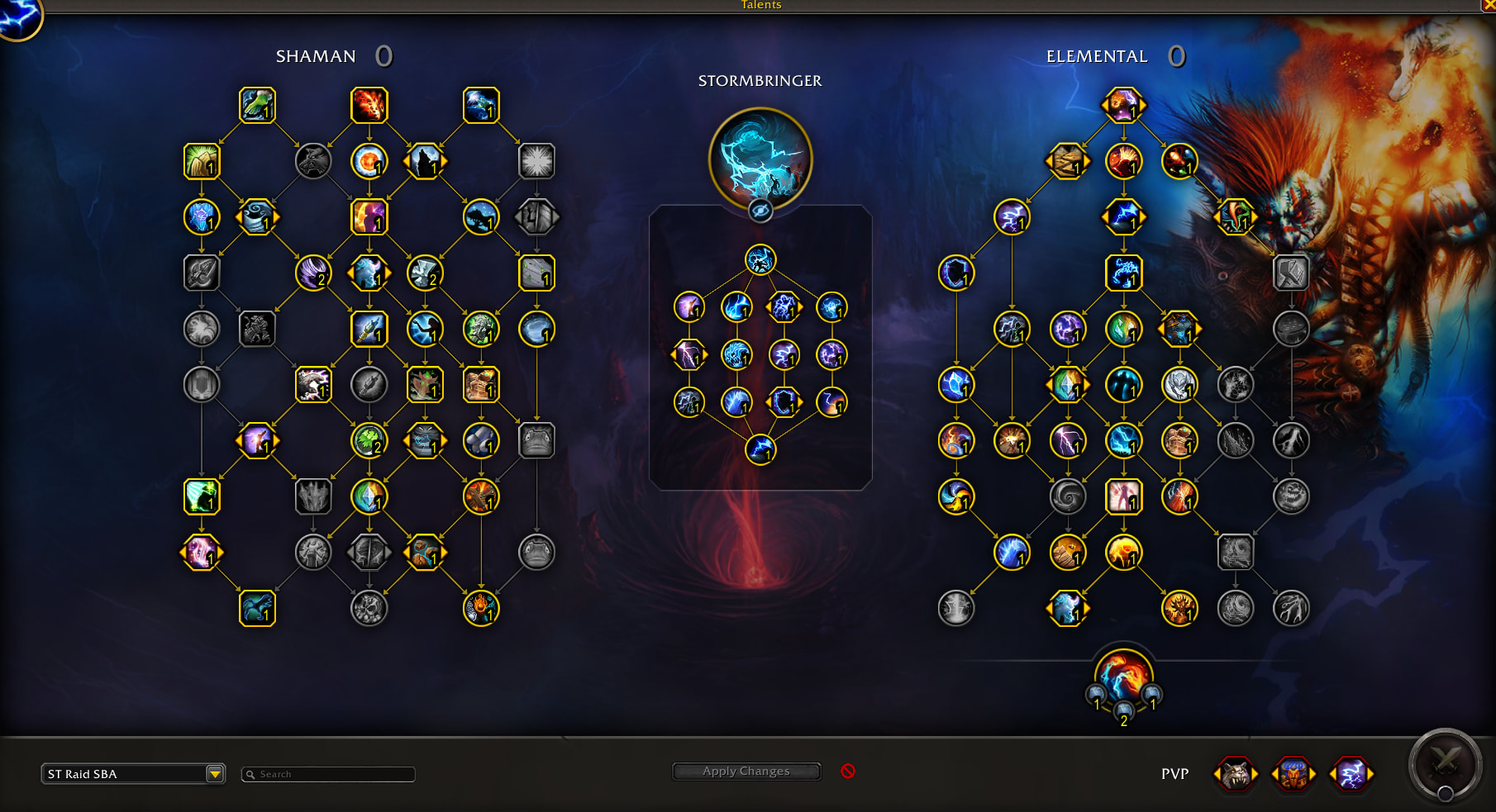Select the cracked earth Elemental talent
1496x812 pixels.
coord(1067,161)
